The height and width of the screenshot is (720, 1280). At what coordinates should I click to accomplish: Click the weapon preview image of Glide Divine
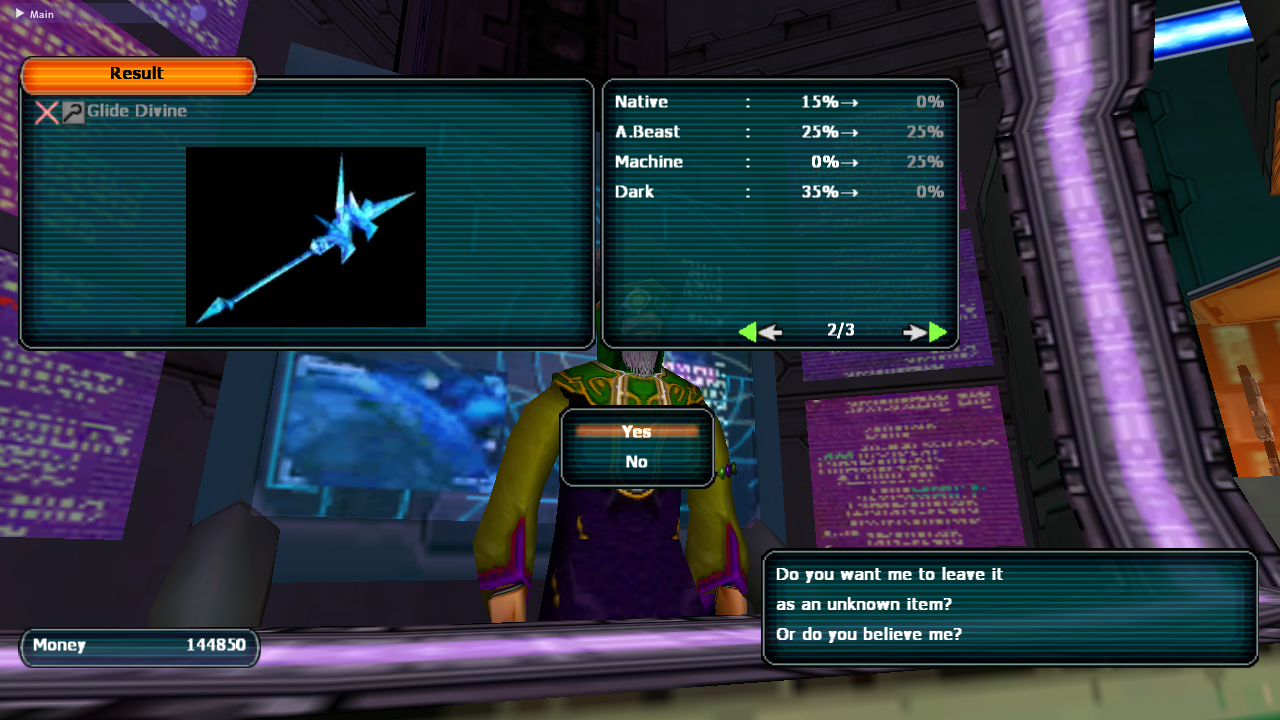click(306, 235)
